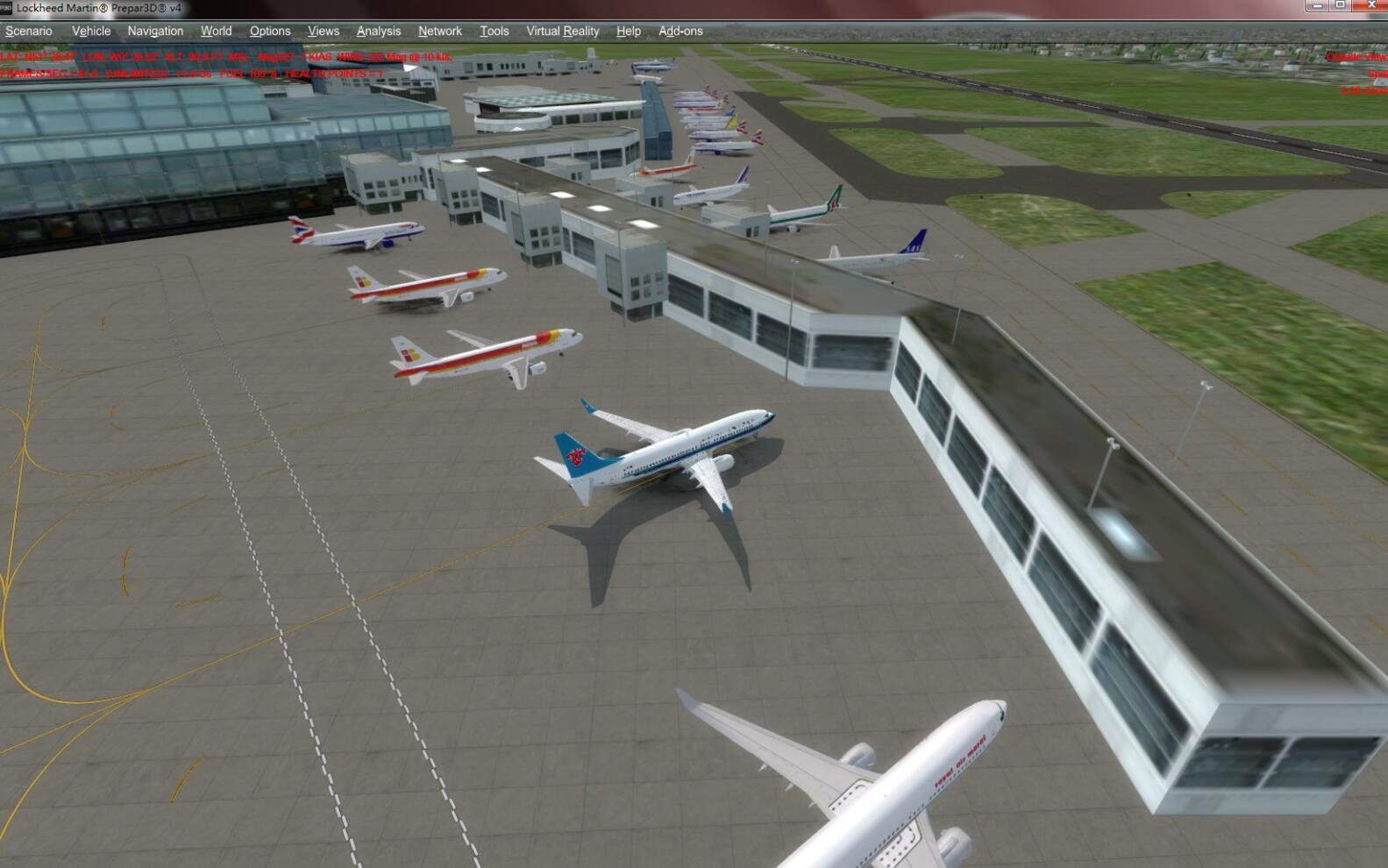
Task: Open the Scenario menu
Action: (x=29, y=31)
